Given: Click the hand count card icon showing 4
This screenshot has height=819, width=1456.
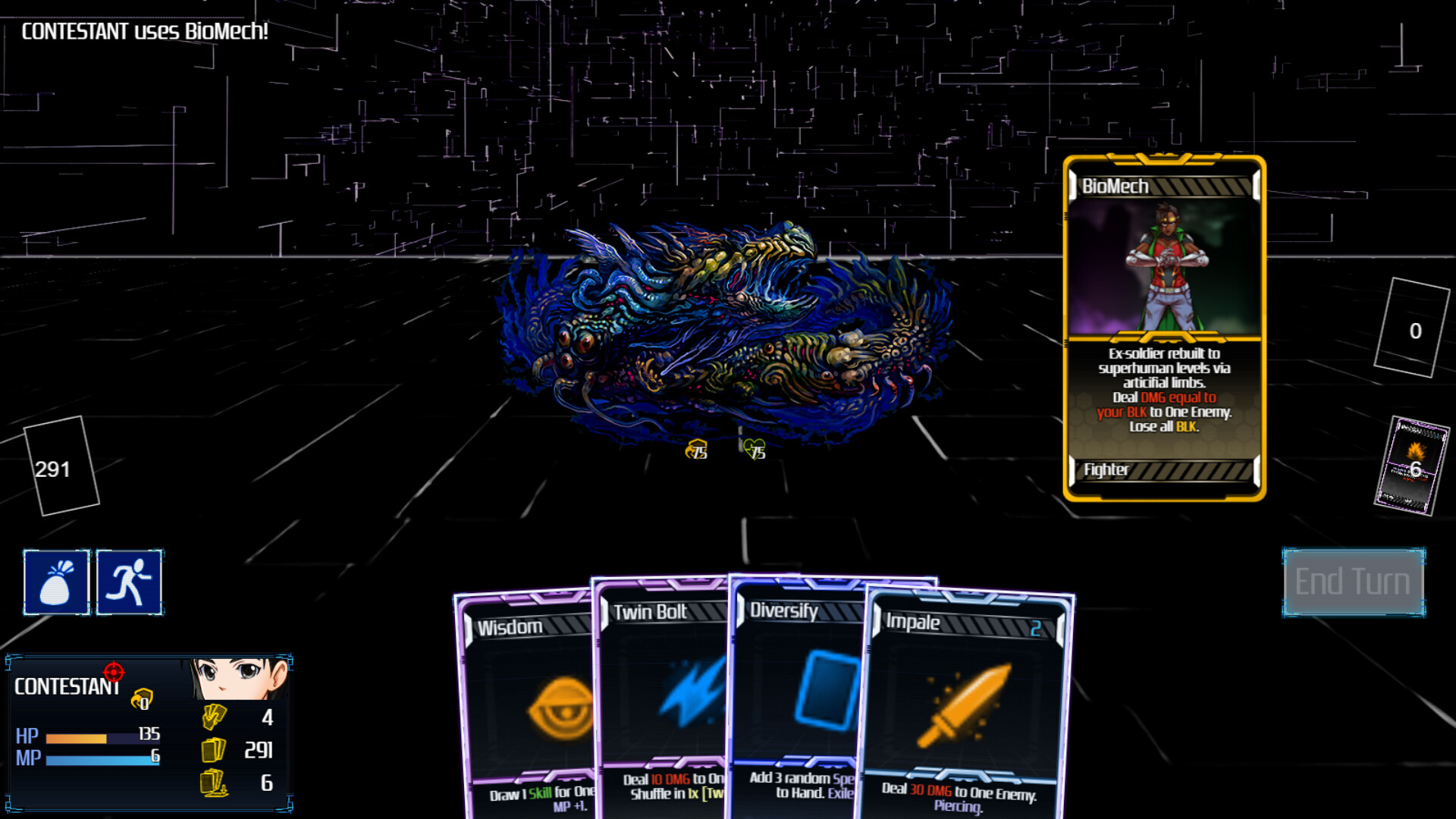Looking at the screenshot, I should click(x=215, y=716).
